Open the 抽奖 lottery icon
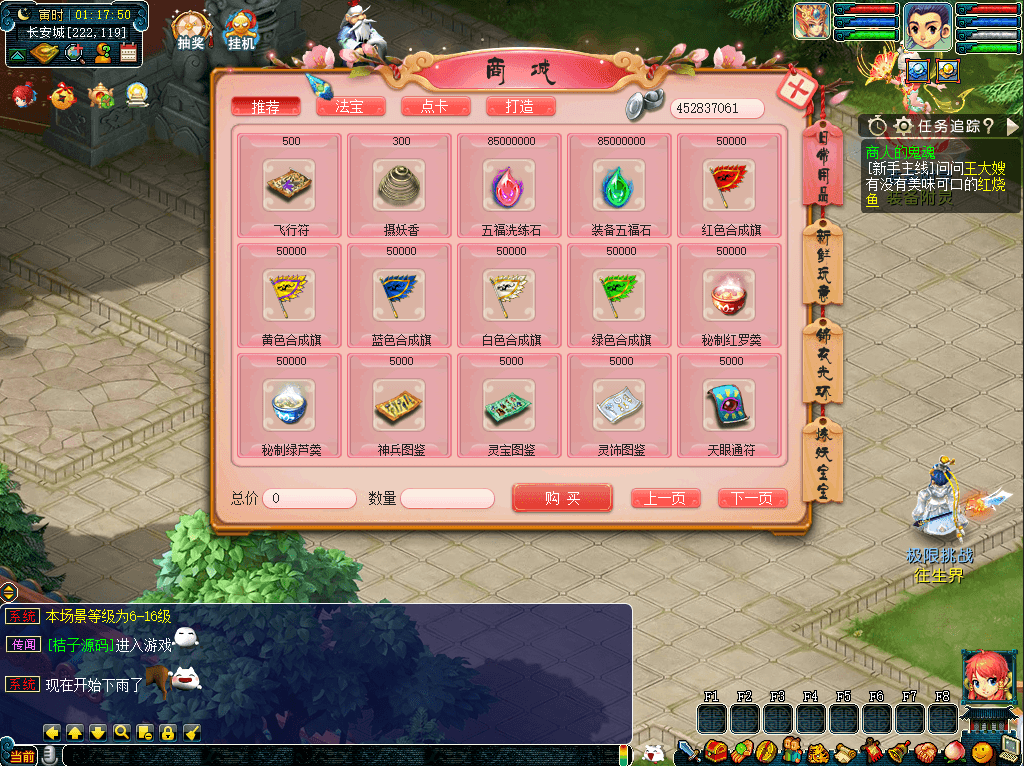The image size is (1024, 766). coord(190,30)
